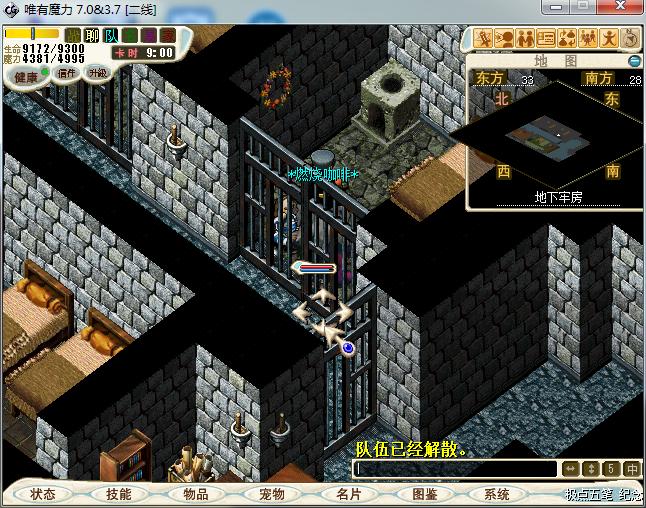646x508 pixels.
Task: Open the 物品 items menu
Action: (x=195, y=494)
